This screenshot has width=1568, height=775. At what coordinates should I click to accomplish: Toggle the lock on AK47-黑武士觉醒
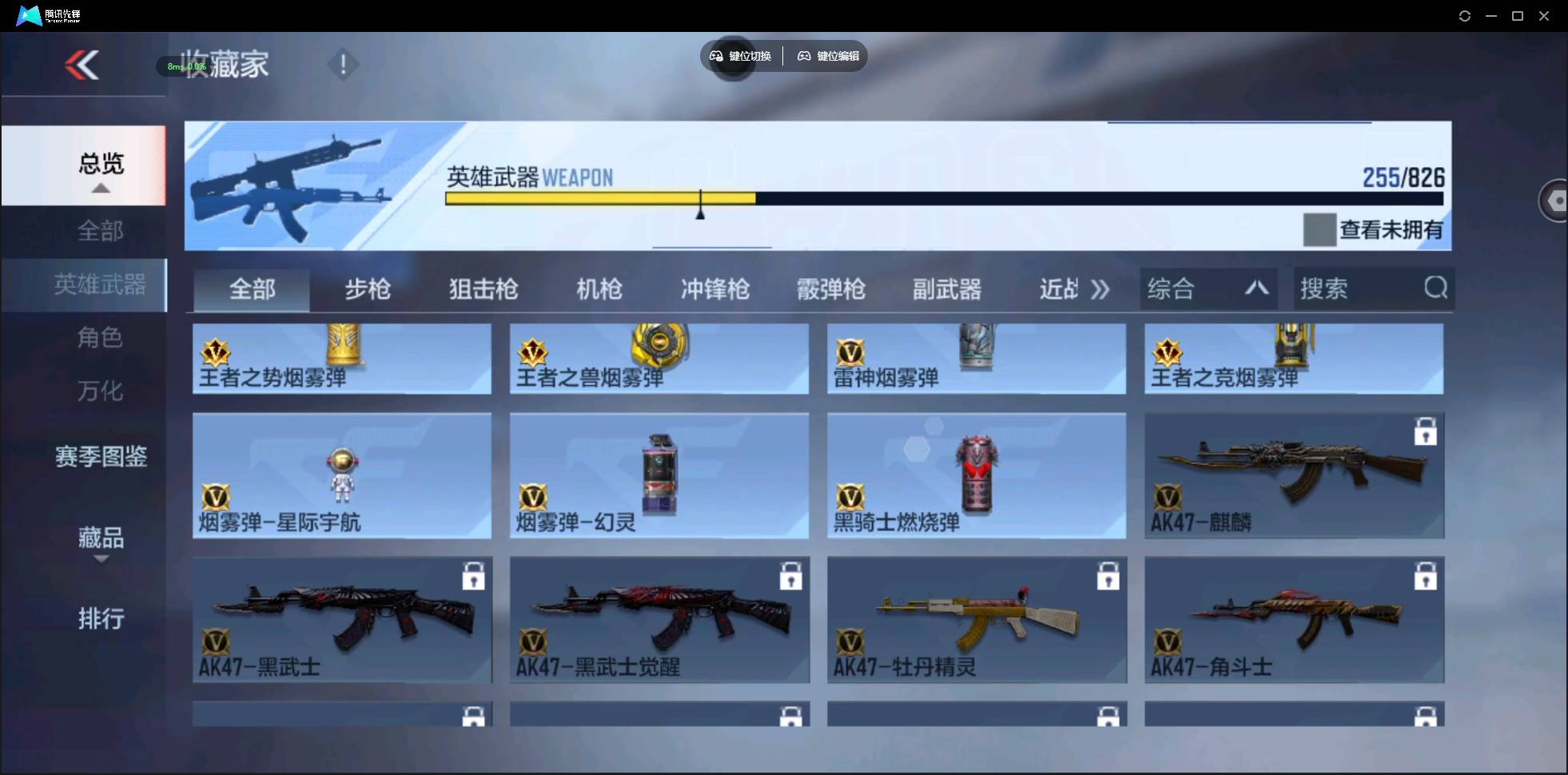[x=790, y=576]
